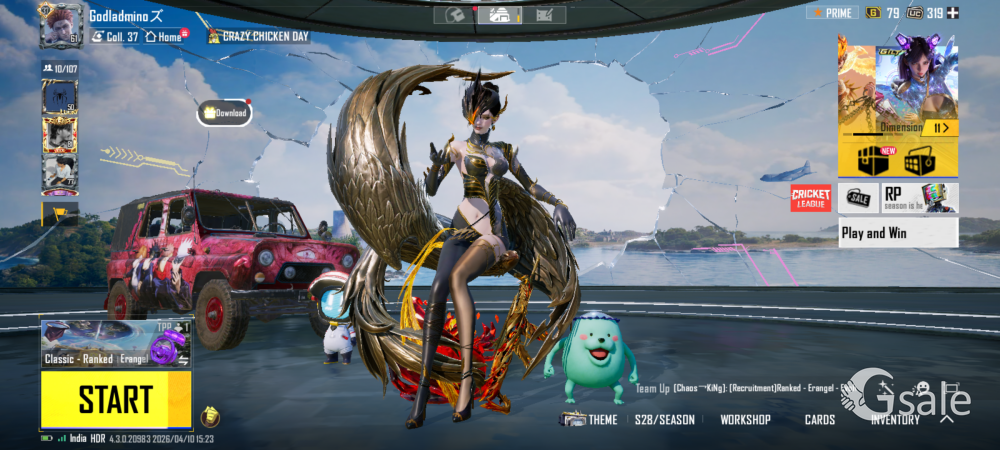Screen dimensions: 1000x450
Task: Add UC with the plus button
Action: tap(952, 13)
